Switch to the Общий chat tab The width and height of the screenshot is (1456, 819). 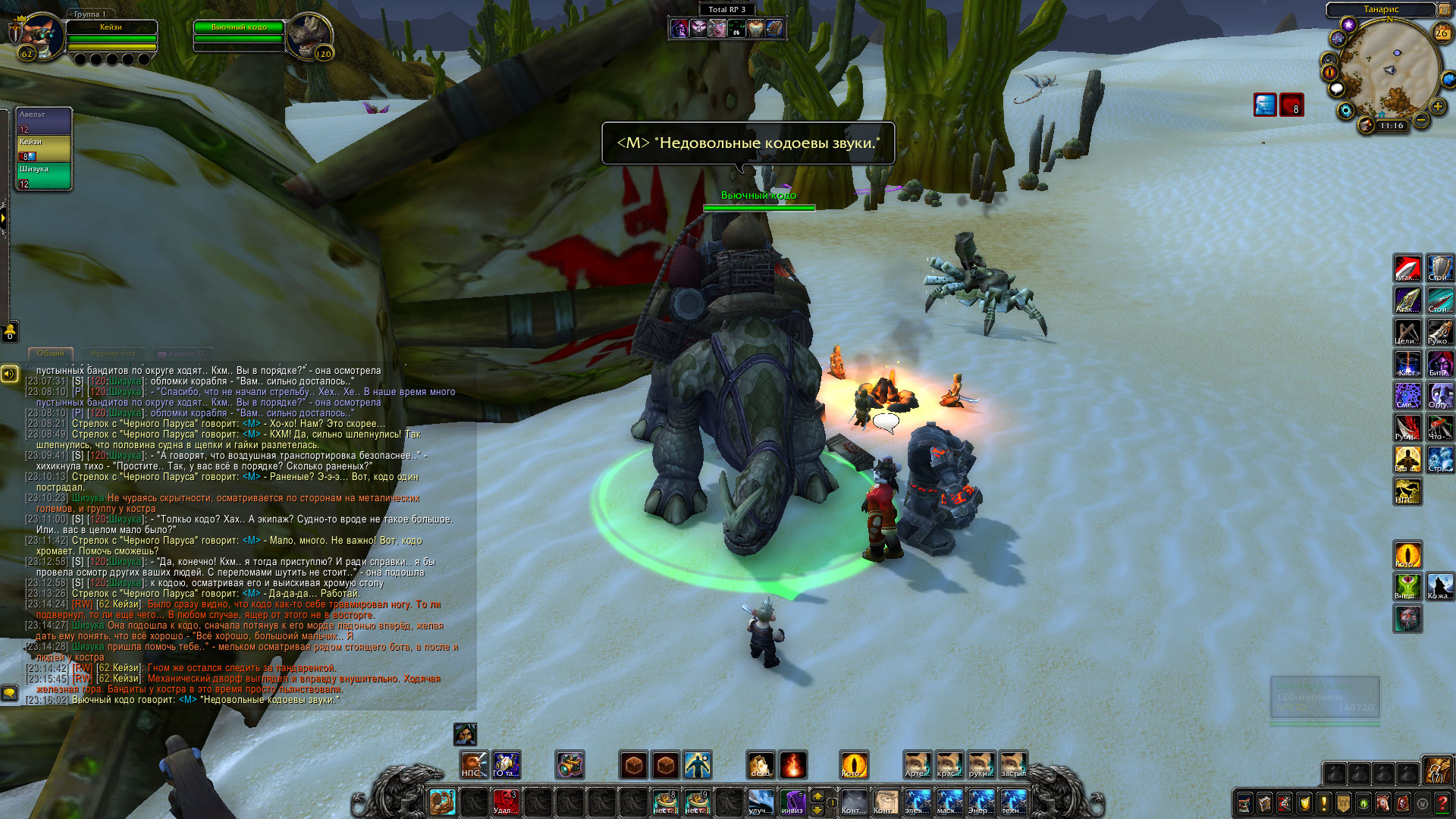(51, 353)
